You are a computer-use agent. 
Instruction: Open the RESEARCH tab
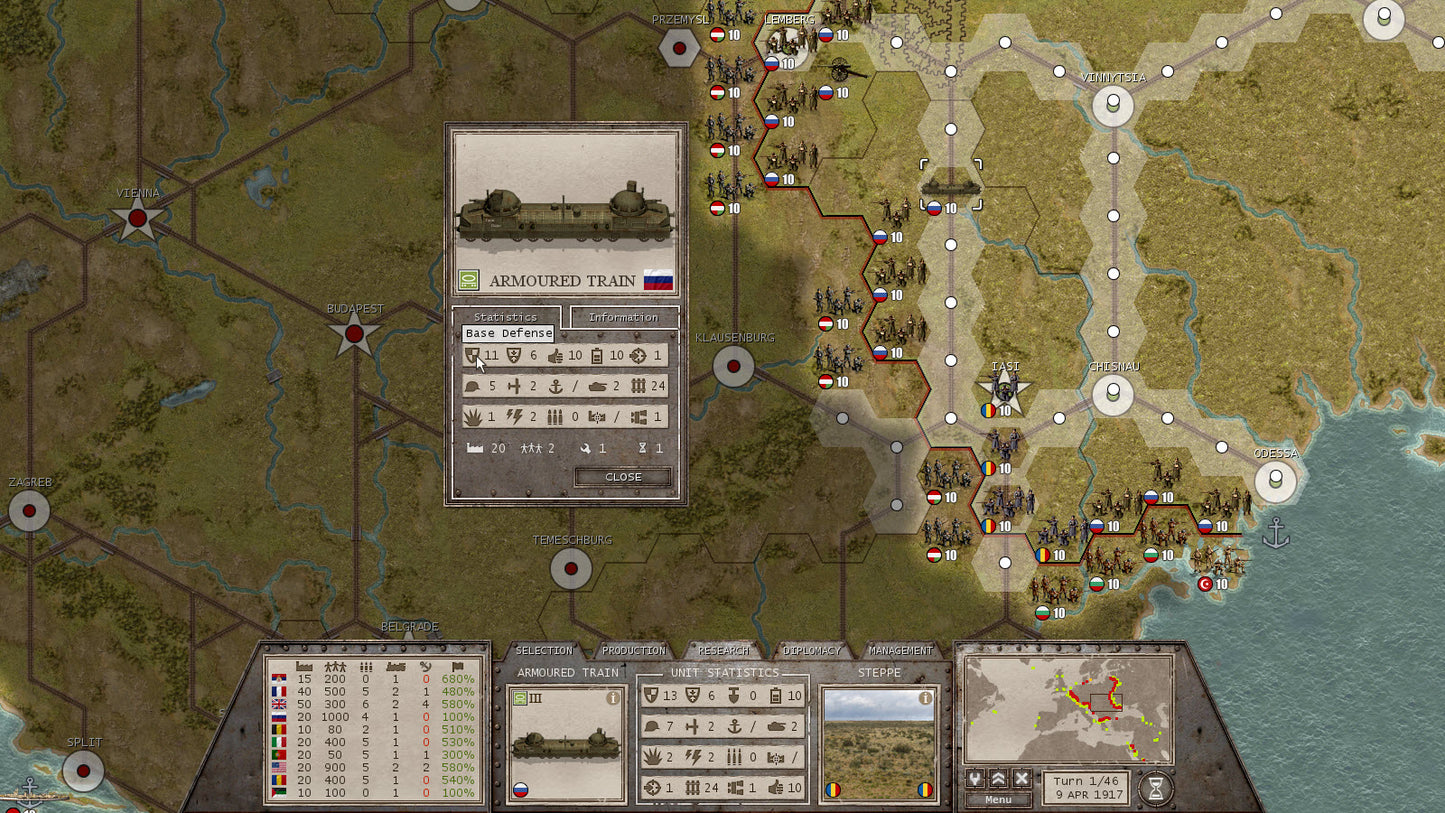(x=723, y=651)
